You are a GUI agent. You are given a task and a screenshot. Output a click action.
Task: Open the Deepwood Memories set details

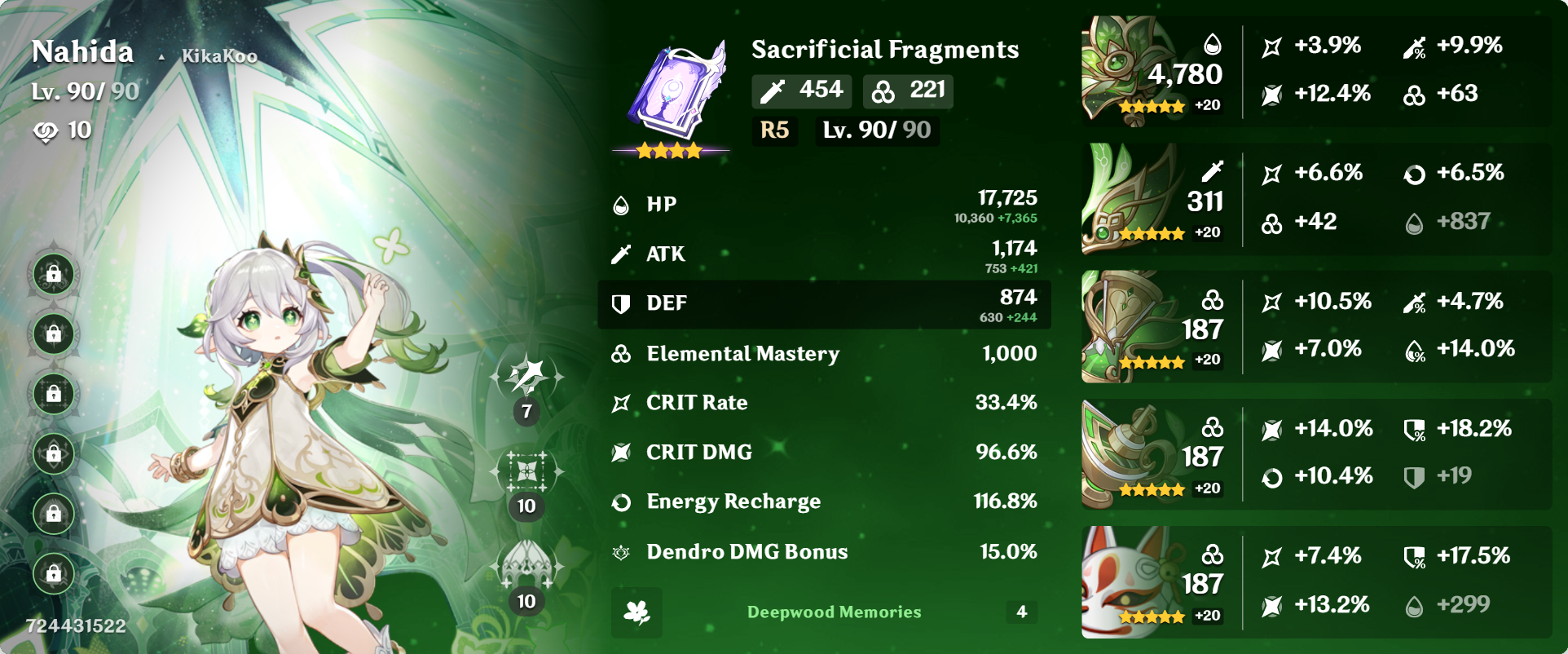(833, 612)
